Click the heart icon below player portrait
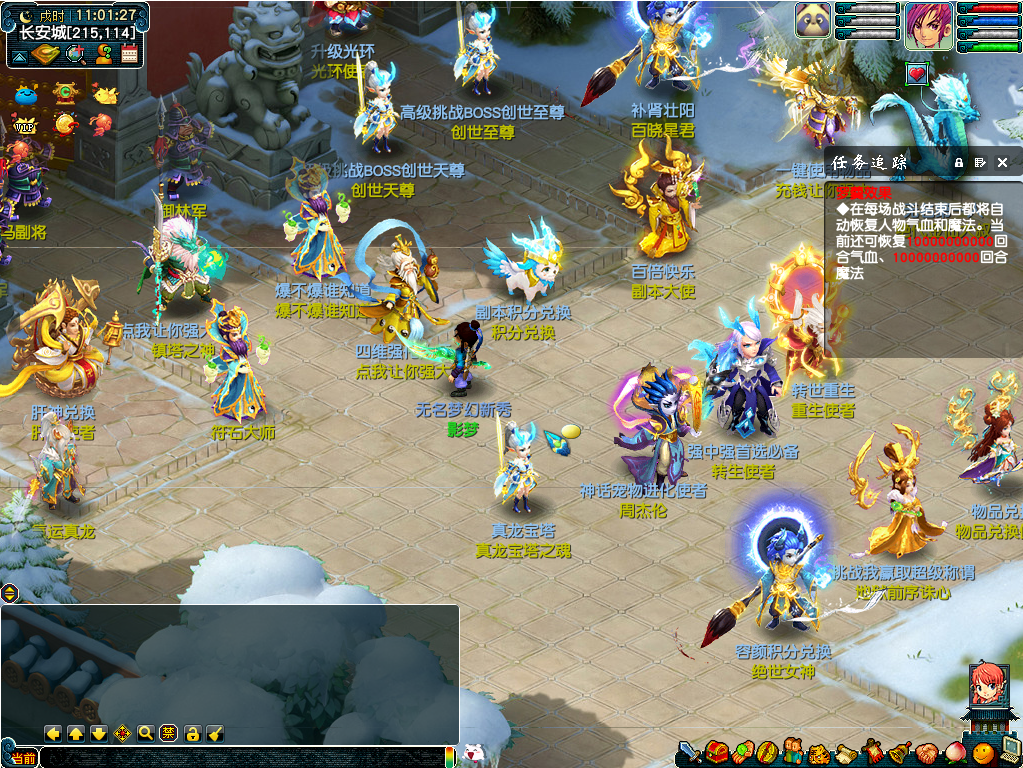This screenshot has height=768, width=1023. (917, 74)
